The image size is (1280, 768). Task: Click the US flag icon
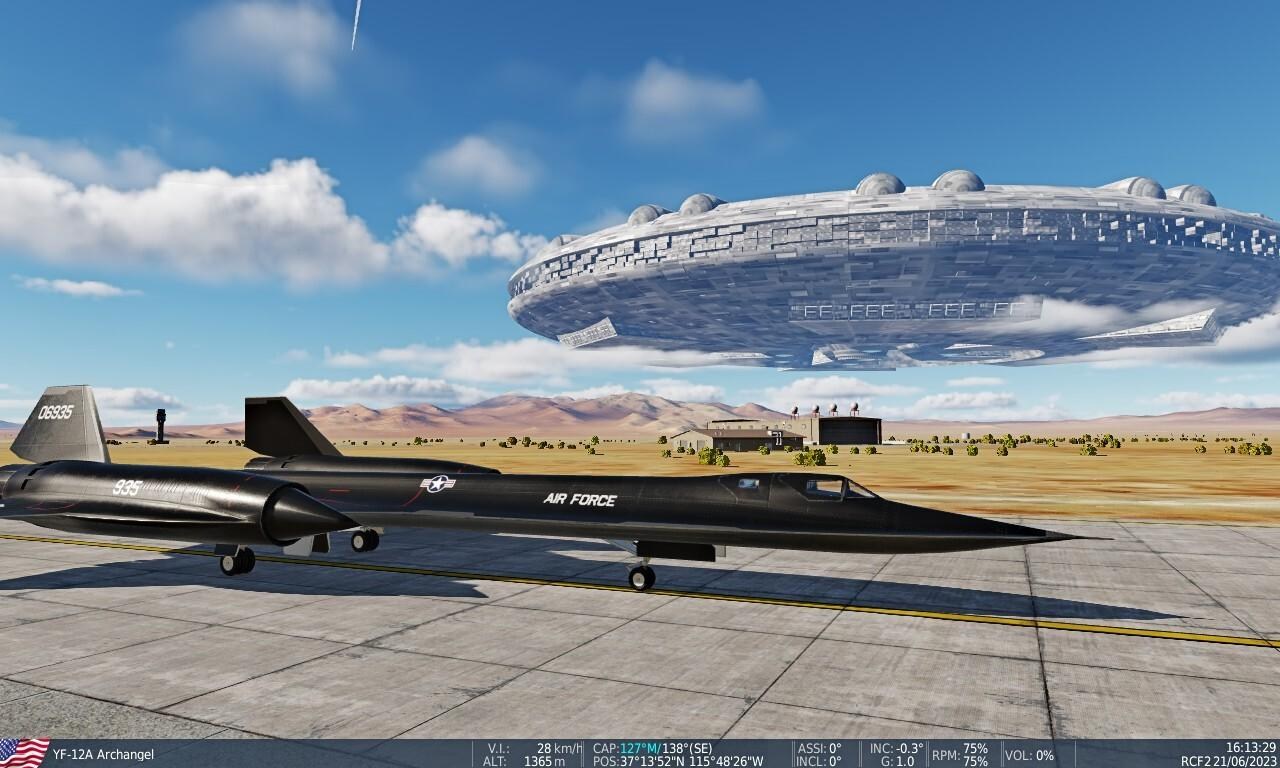tap(25, 754)
